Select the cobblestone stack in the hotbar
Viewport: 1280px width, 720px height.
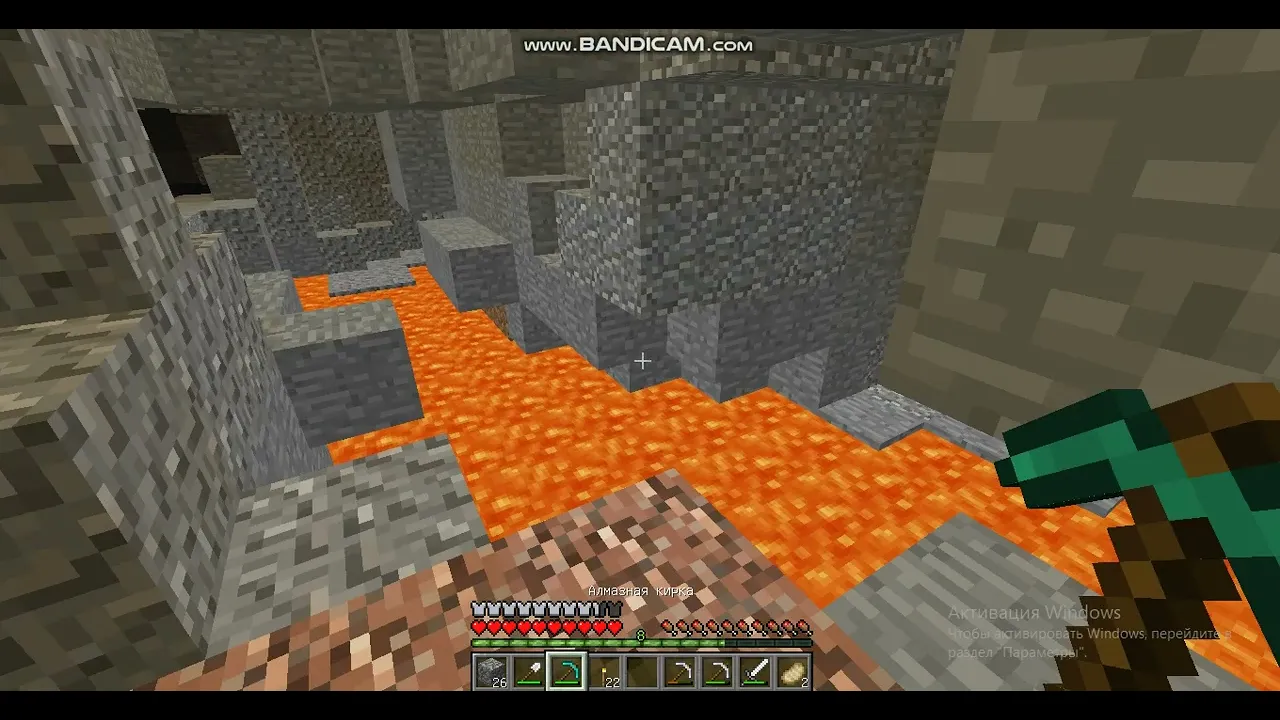tap(491, 671)
